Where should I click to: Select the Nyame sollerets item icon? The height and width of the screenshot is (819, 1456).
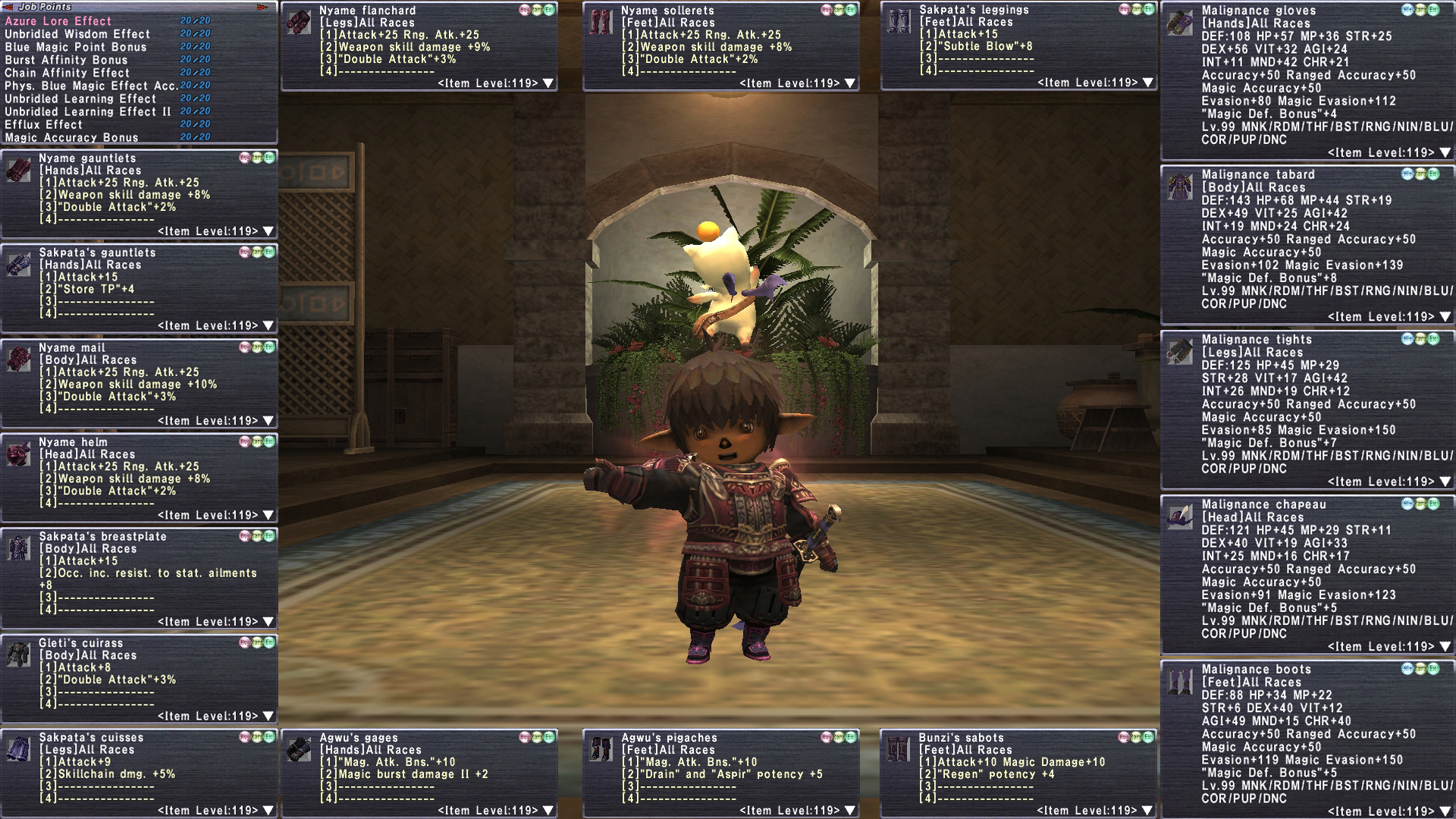coord(601,22)
